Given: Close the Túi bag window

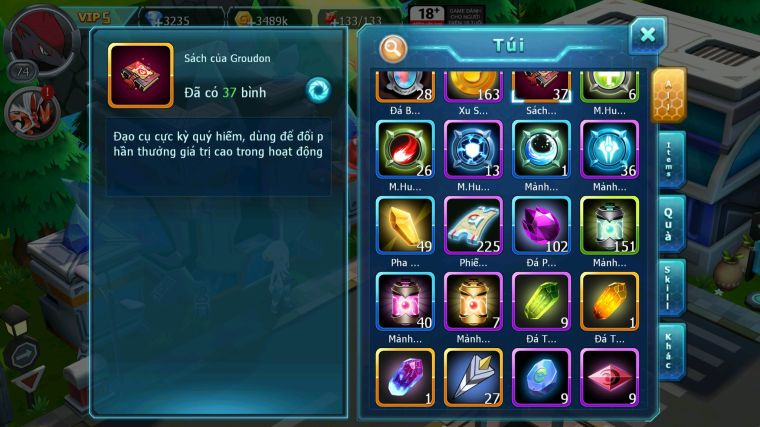Looking at the screenshot, I should pyautogui.click(x=647, y=36).
